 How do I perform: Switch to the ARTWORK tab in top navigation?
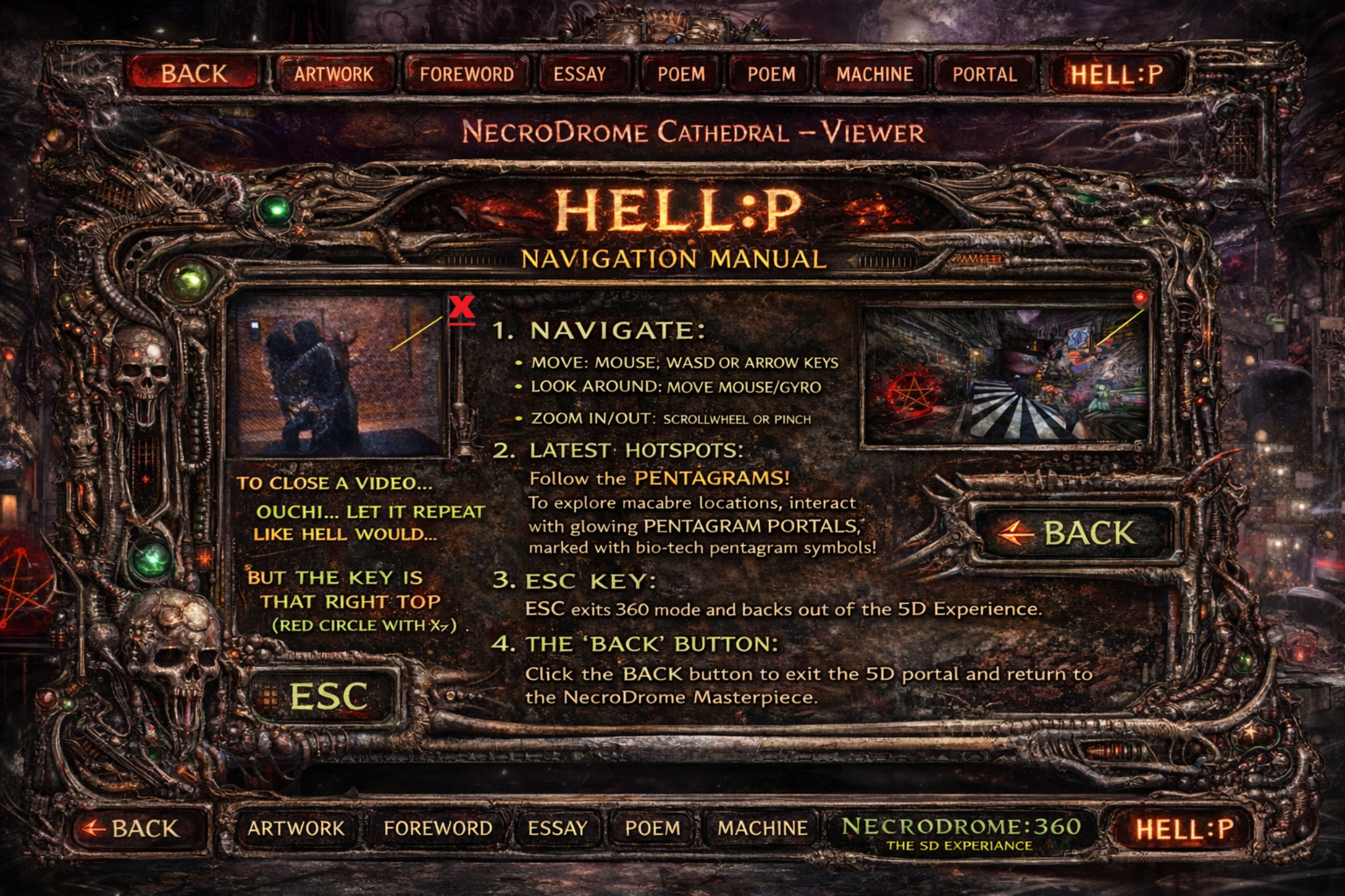(x=334, y=74)
